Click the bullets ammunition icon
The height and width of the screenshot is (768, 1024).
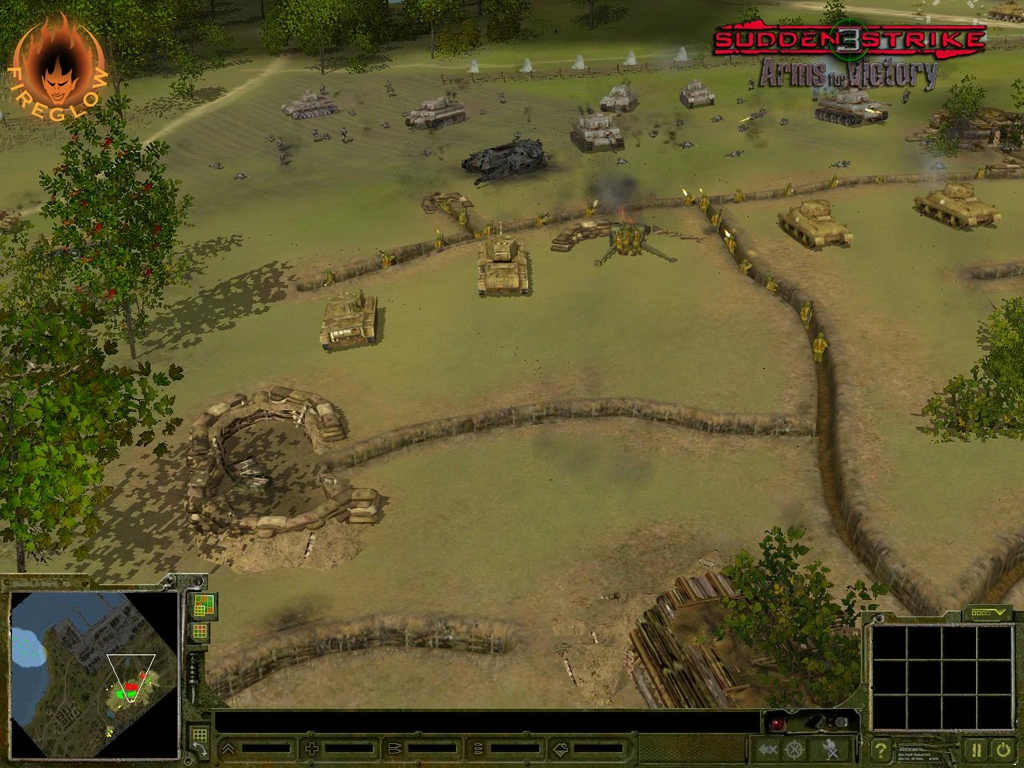(x=394, y=748)
